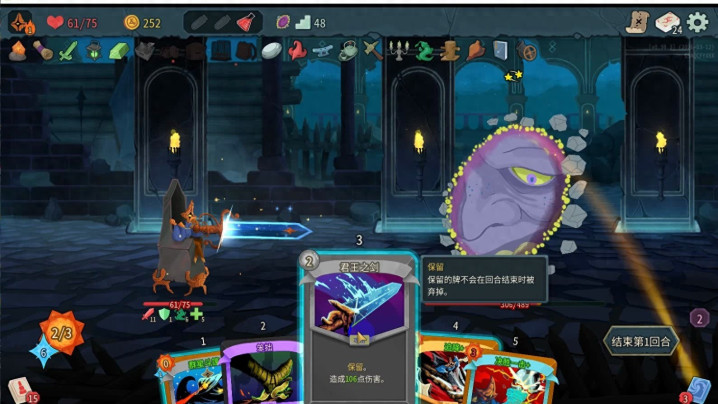
Task: Inspect the green sword relic
Action: point(67,51)
